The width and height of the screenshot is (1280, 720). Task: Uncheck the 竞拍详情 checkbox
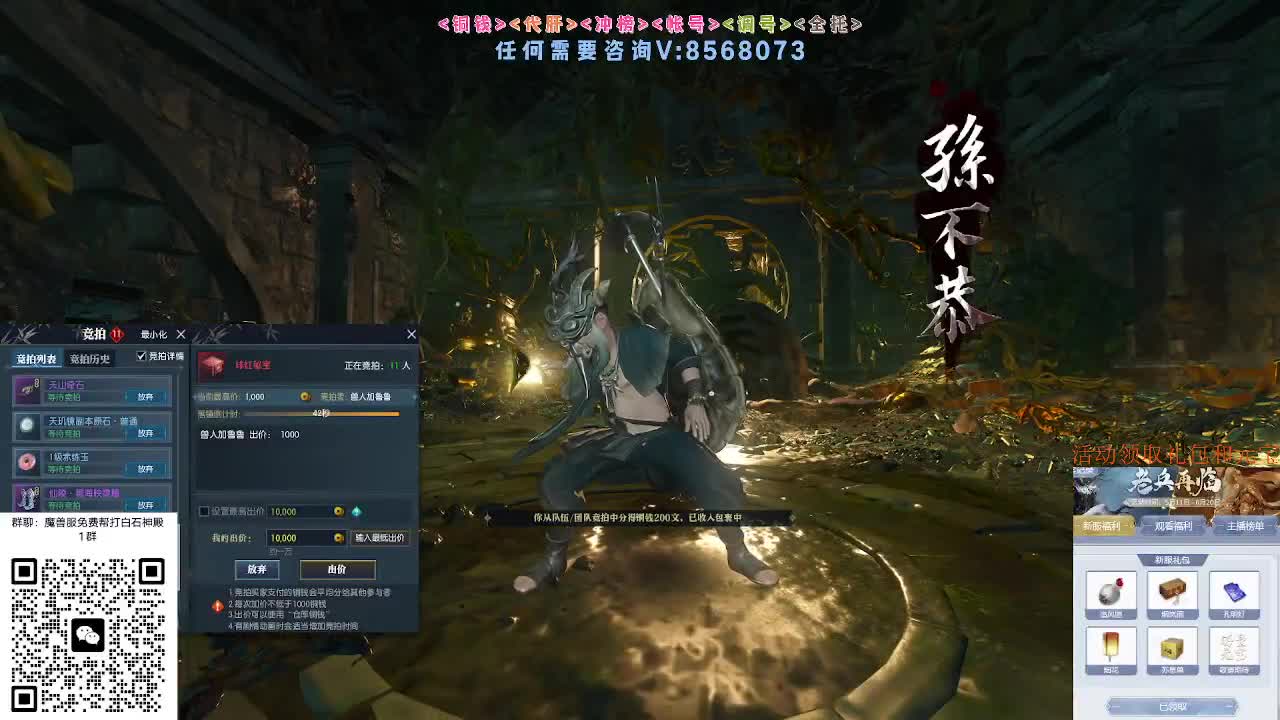141,356
